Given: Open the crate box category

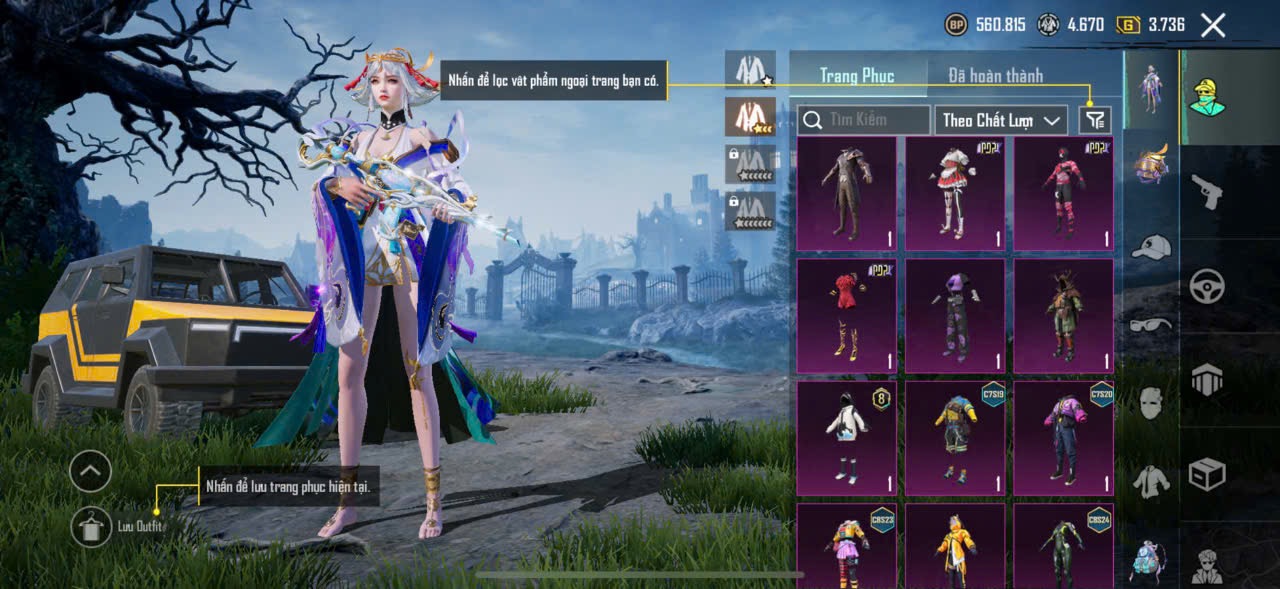Looking at the screenshot, I should click(x=1207, y=474).
